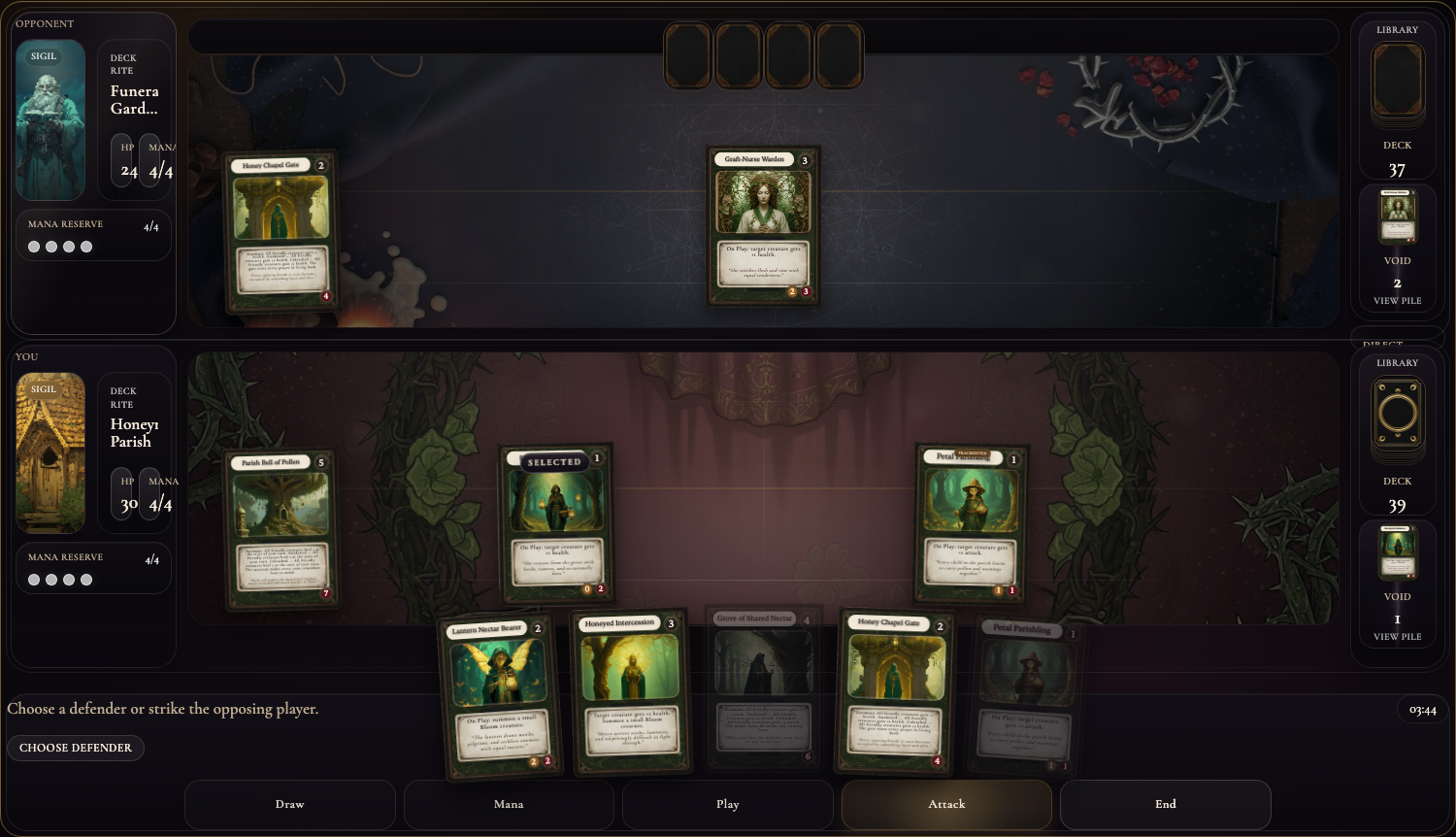This screenshot has height=837, width=1456.
Task: Select the Mana phase button
Action: [509, 804]
